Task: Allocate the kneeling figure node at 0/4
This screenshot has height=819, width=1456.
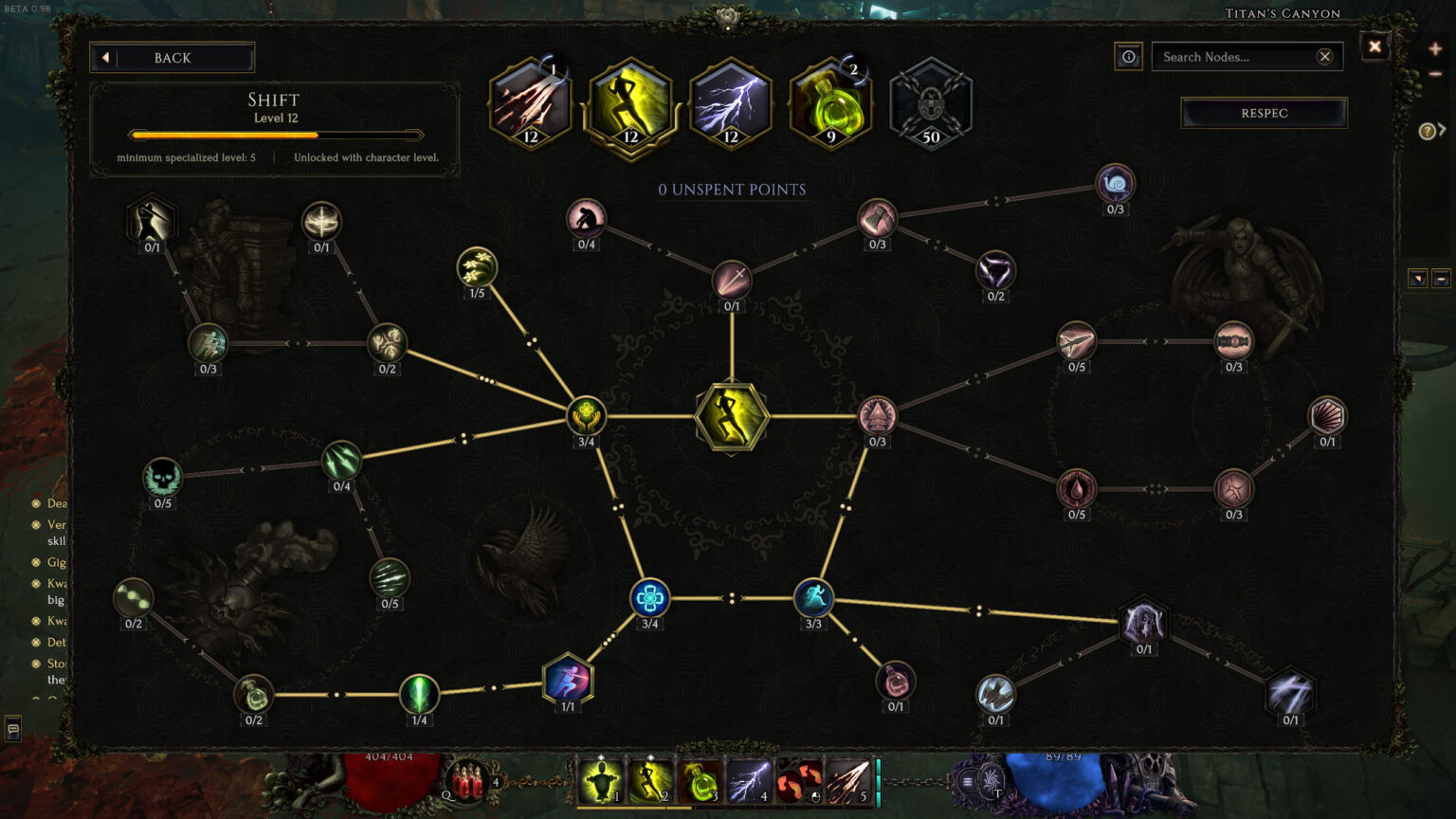Action: [x=586, y=218]
